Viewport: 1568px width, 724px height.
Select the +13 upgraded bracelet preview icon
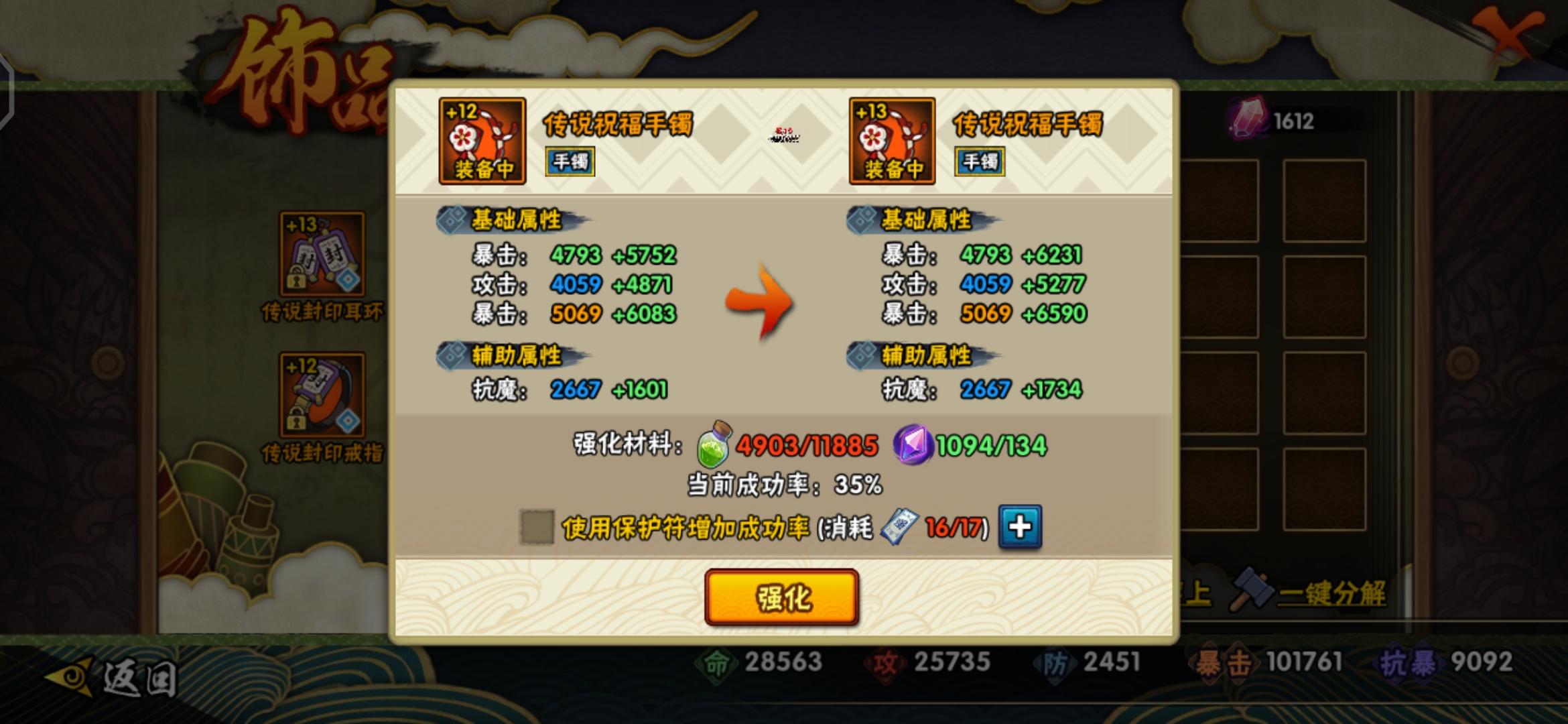tap(891, 139)
